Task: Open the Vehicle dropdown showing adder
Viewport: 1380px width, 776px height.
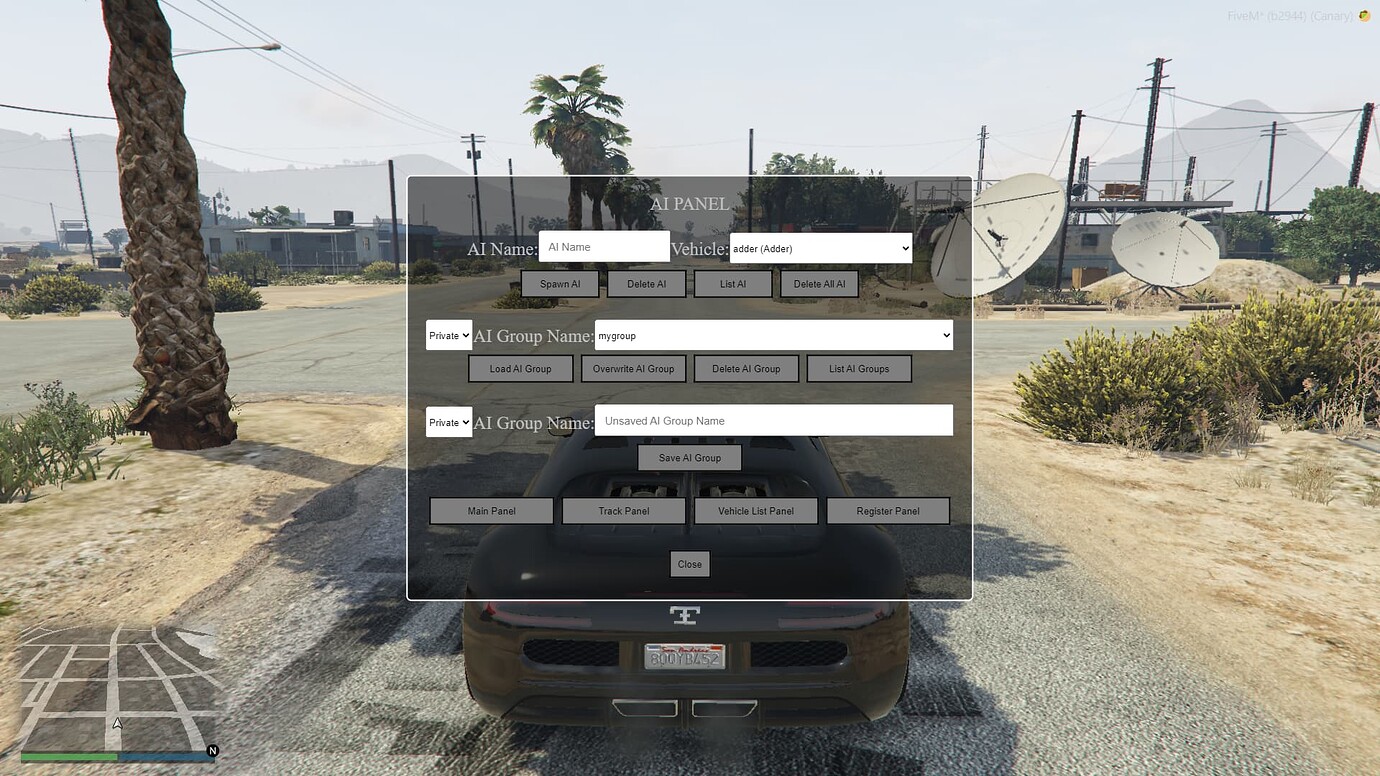Action: click(x=820, y=248)
